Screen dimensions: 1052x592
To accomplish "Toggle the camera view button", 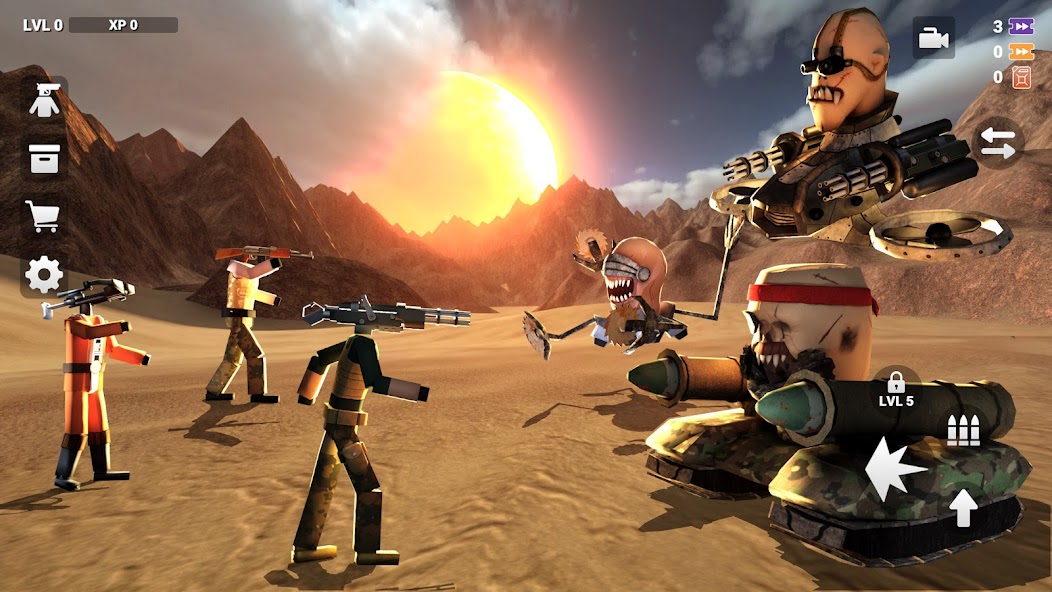I will pos(933,38).
